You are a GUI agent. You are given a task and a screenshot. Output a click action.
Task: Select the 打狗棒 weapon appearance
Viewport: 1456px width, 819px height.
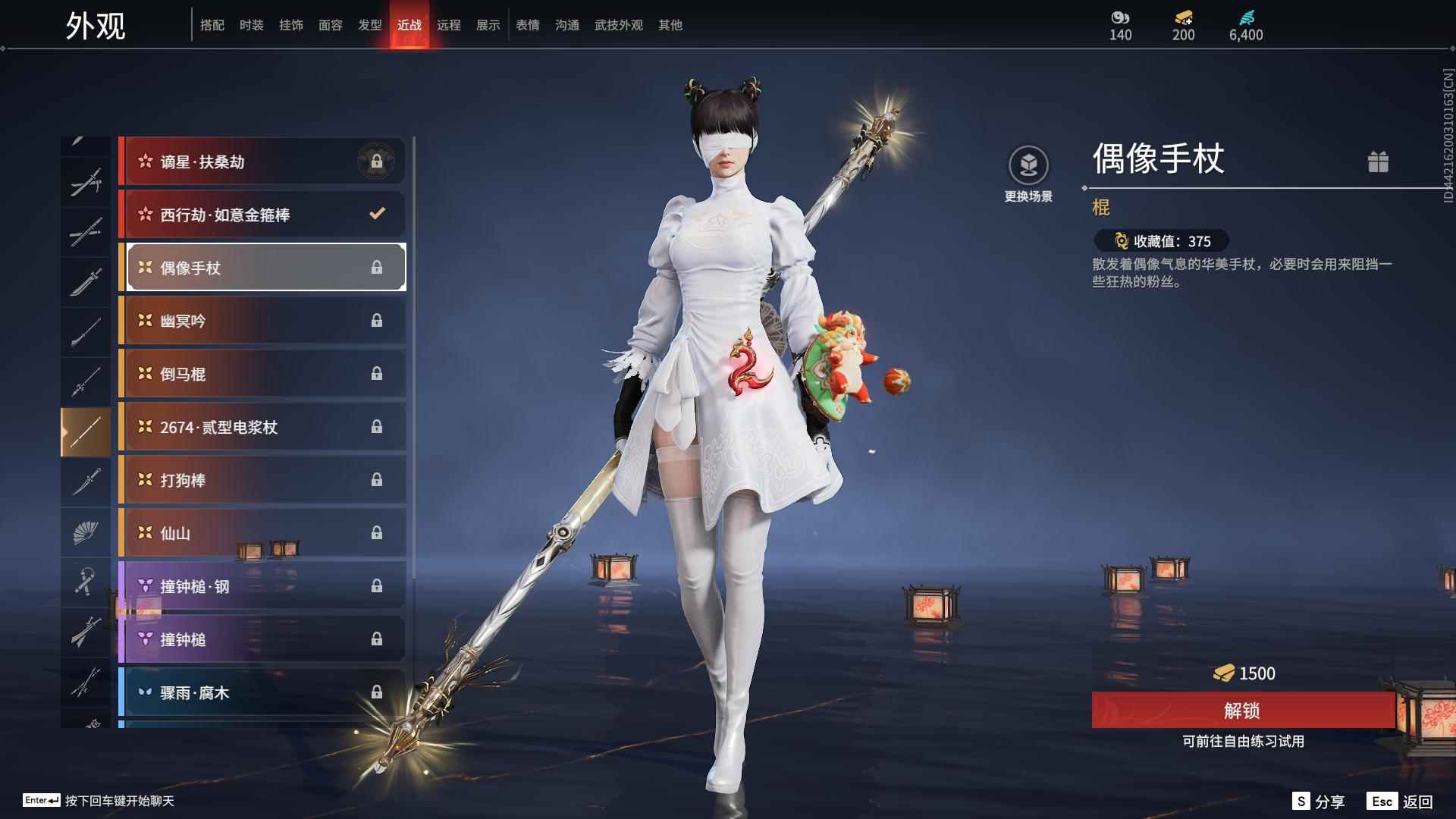pyautogui.click(x=262, y=479)
